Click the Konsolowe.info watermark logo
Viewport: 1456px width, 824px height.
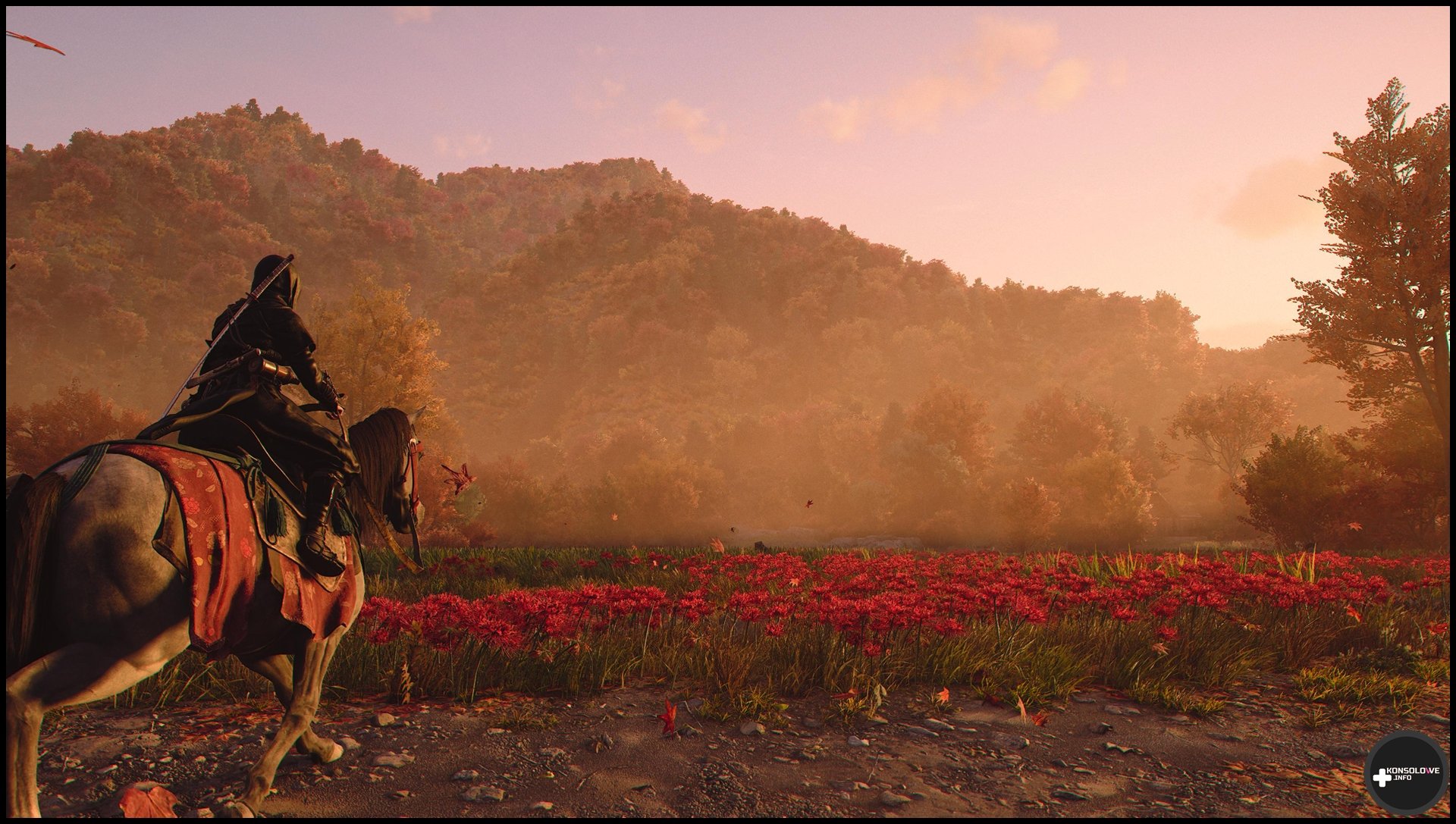point(1405,773)
